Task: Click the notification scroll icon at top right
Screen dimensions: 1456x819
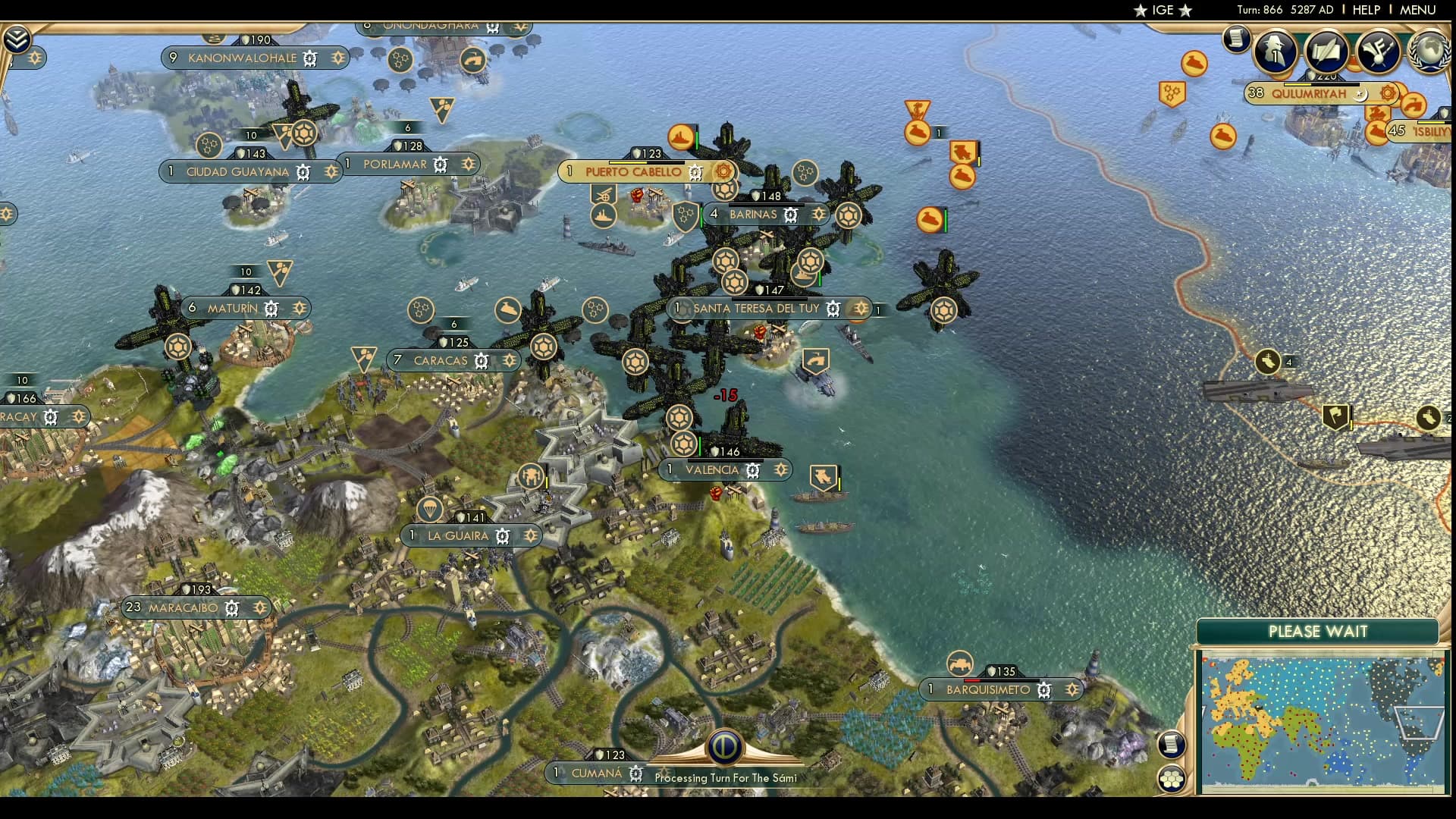Action: coord(1236,39)
